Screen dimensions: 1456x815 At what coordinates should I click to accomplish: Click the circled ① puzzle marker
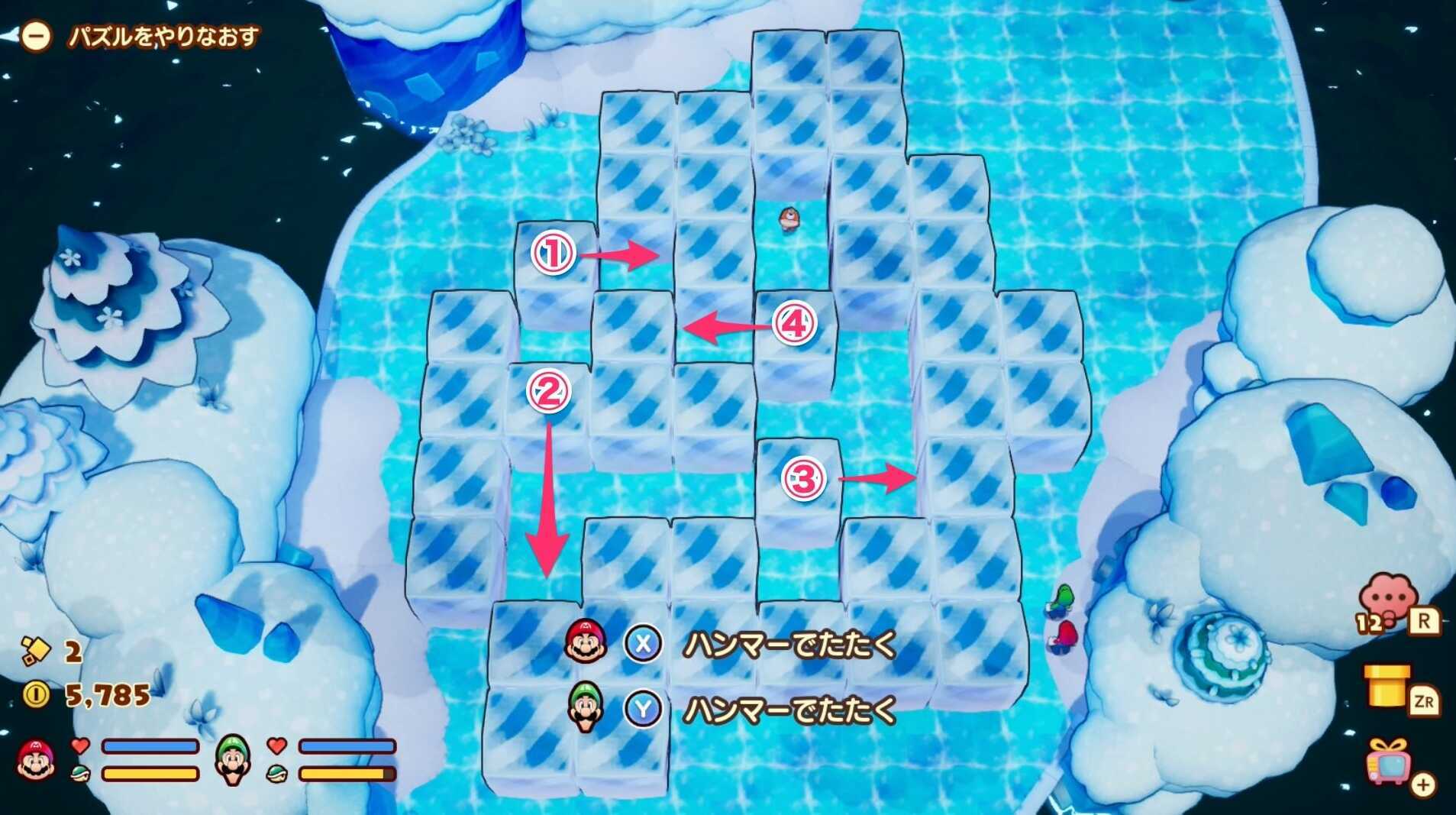[554, 253]
